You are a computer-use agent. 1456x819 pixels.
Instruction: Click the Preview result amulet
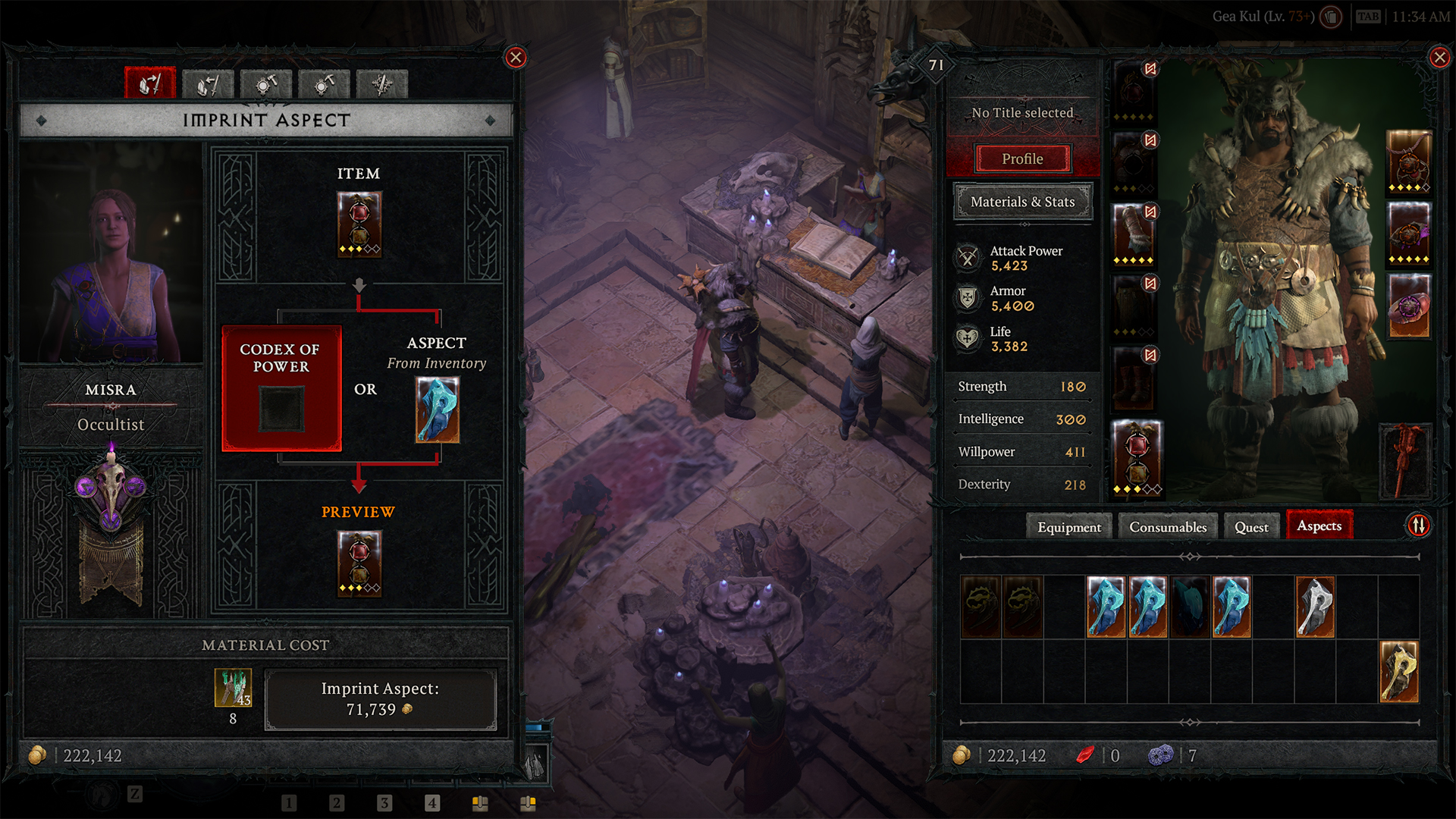[359, 563]
